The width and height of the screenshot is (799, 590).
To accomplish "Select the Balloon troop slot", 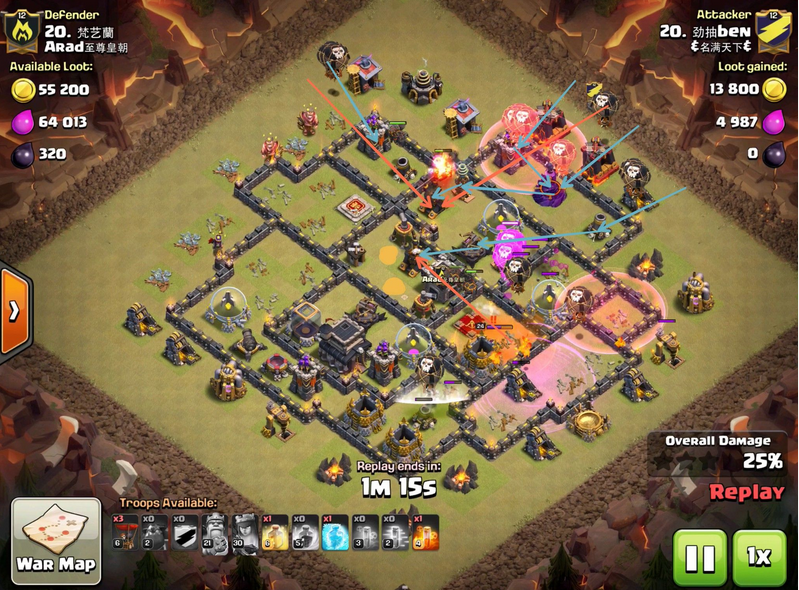I will tap(126, 532).
